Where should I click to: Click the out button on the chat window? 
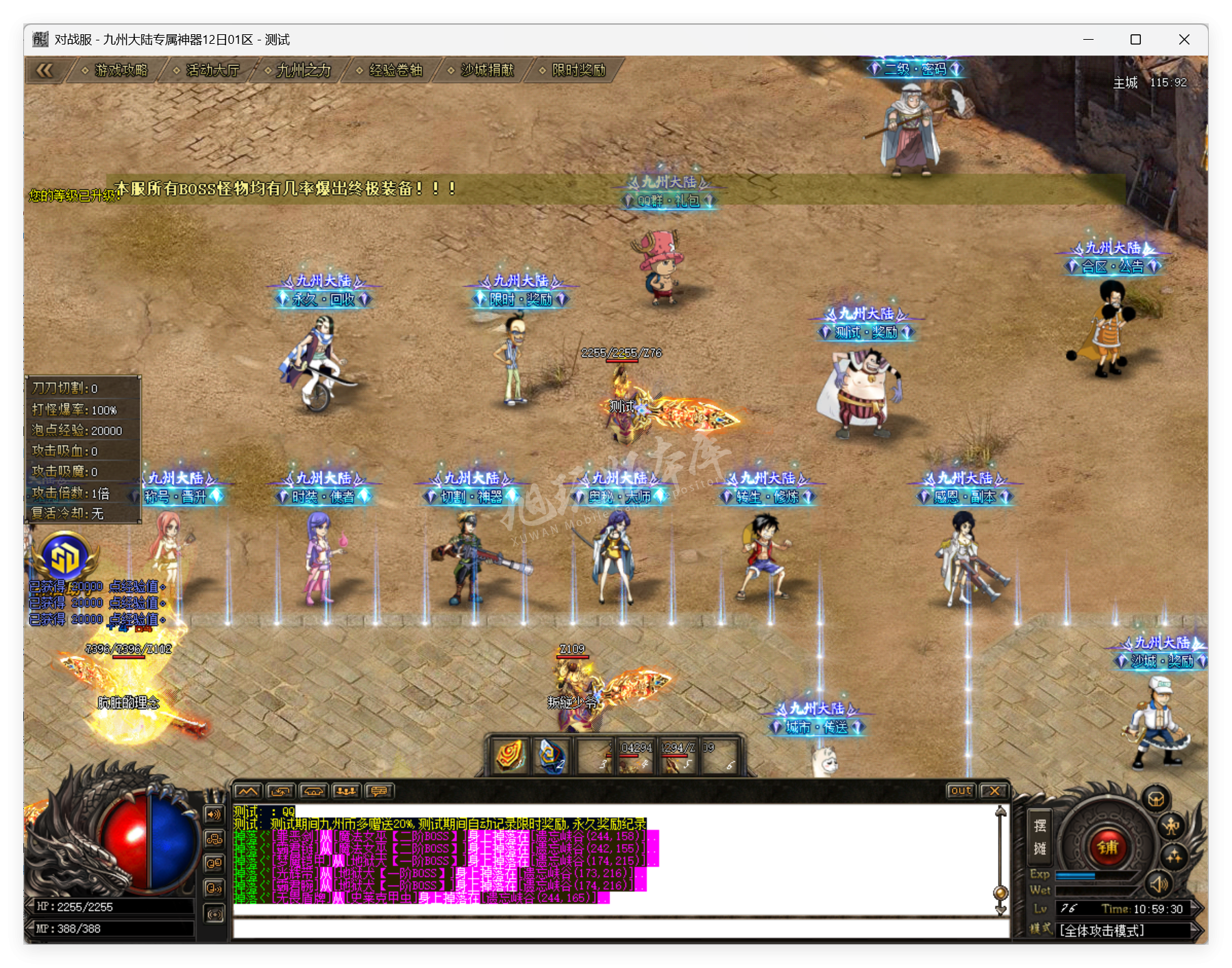(x=962, y=790)
